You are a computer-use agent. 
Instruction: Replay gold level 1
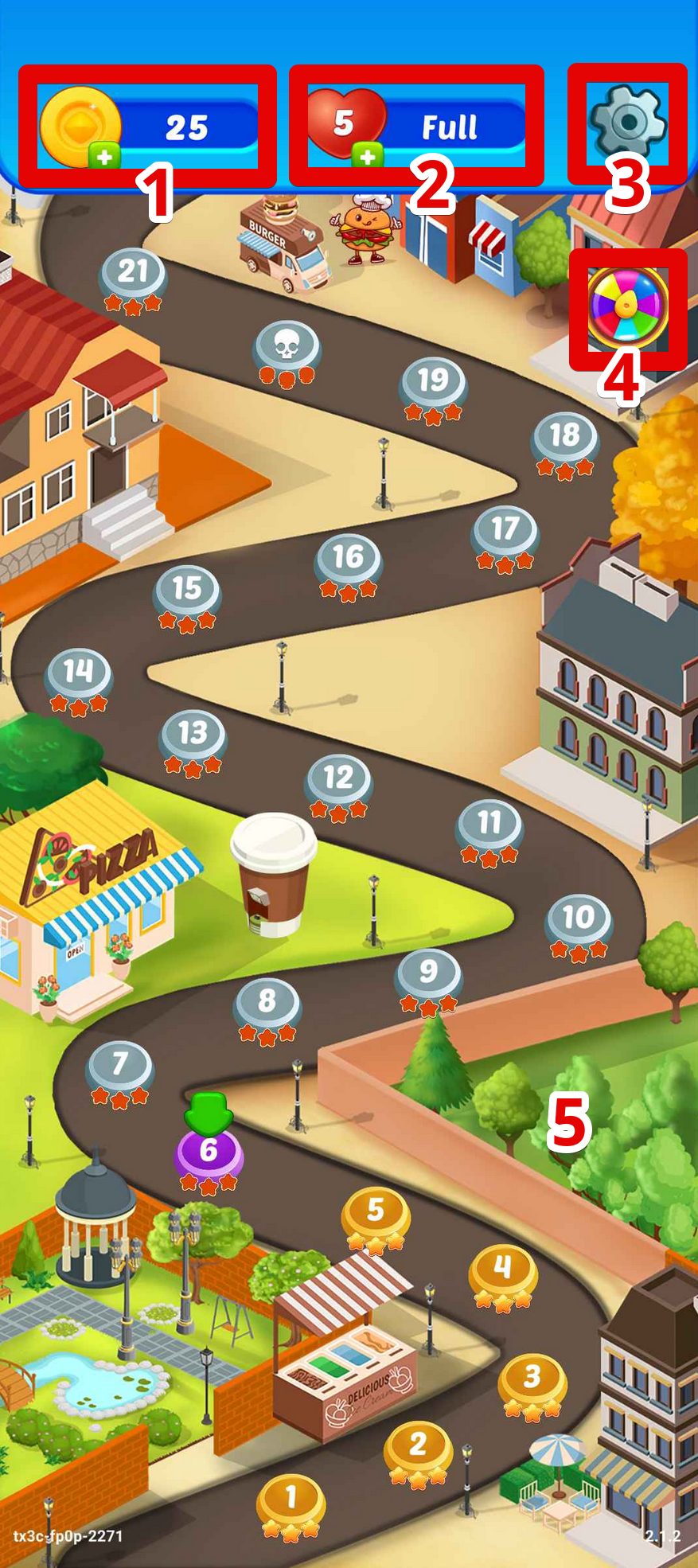pos(291,1498)
